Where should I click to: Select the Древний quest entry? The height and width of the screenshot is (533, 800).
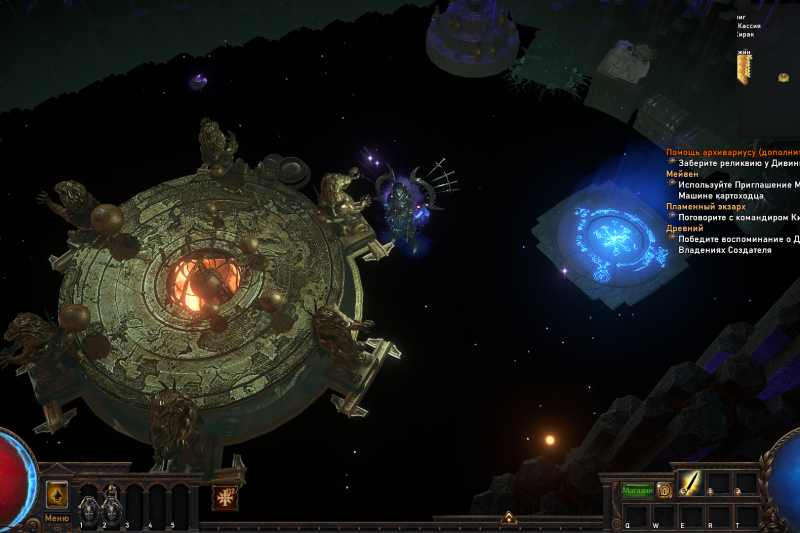coord(685,228)
